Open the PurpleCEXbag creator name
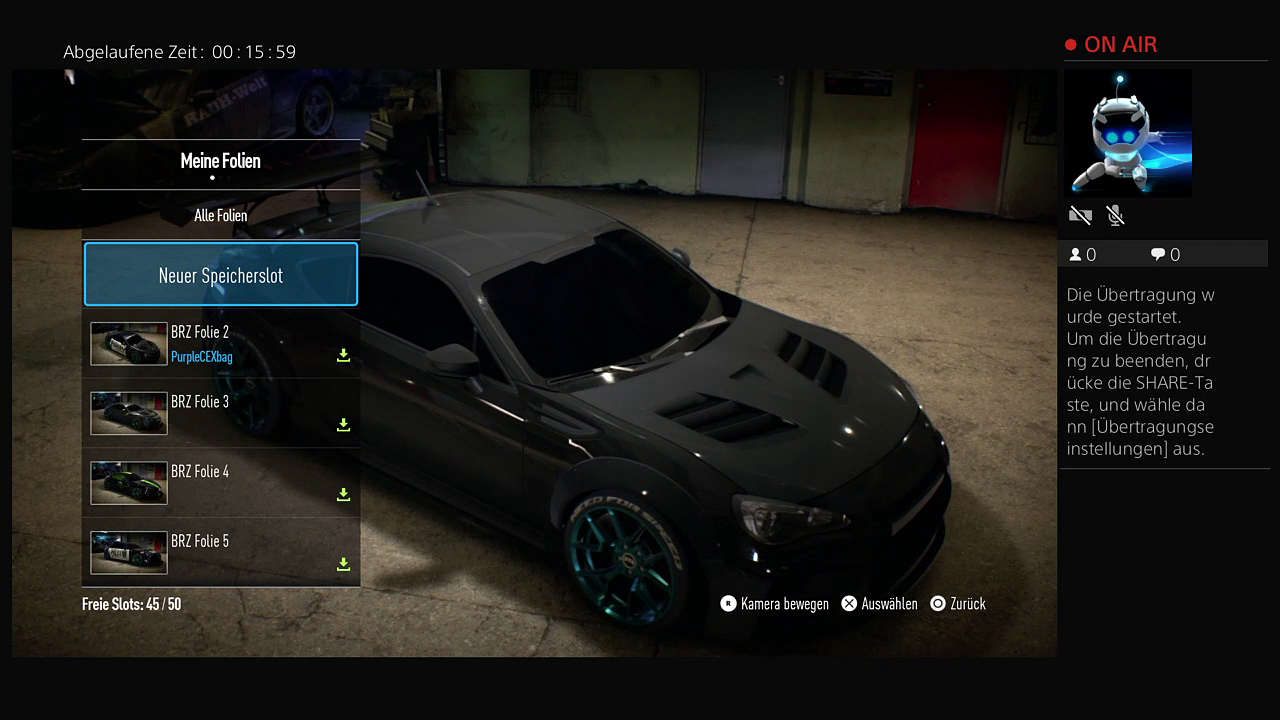The image size is (1280, 720). click(202, 357)
